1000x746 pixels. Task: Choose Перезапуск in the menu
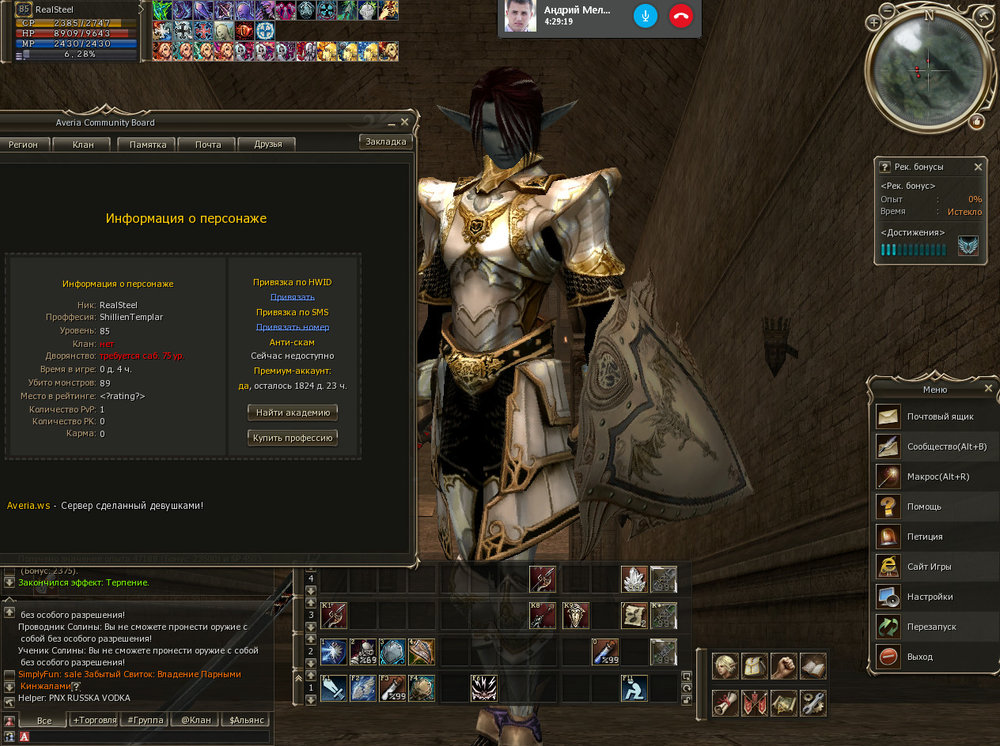(x=933, y=627)
